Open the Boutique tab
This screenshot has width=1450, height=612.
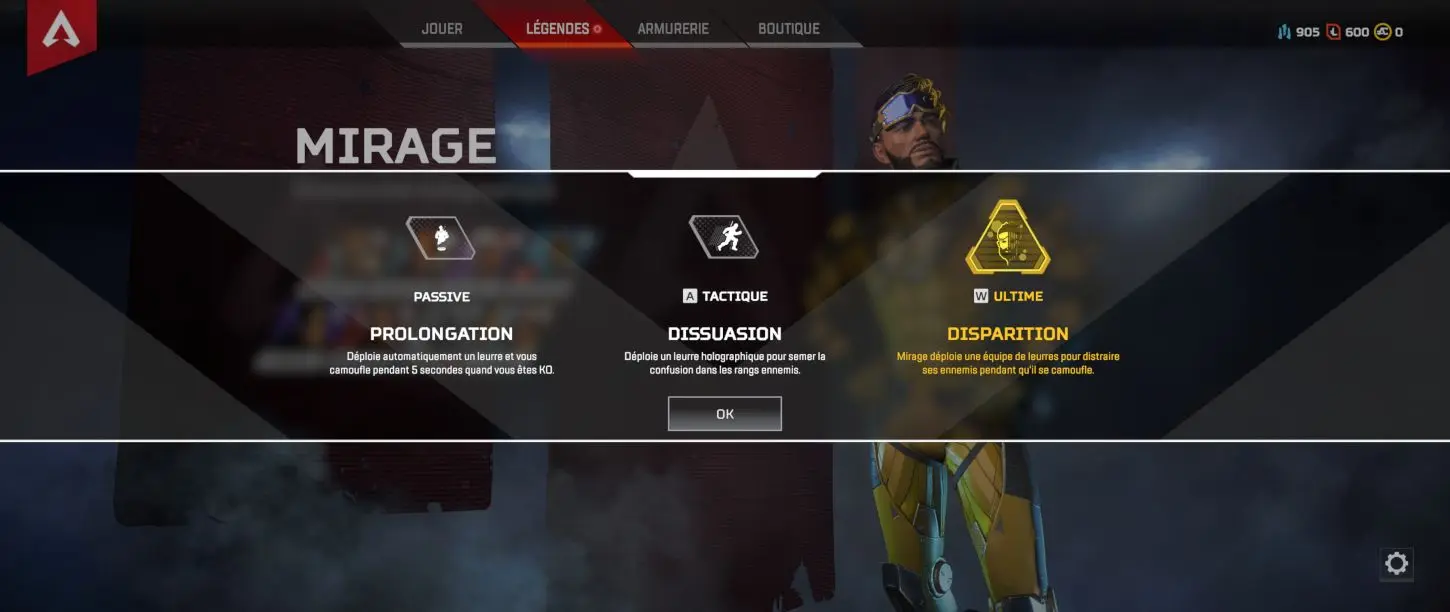[789, 29]
